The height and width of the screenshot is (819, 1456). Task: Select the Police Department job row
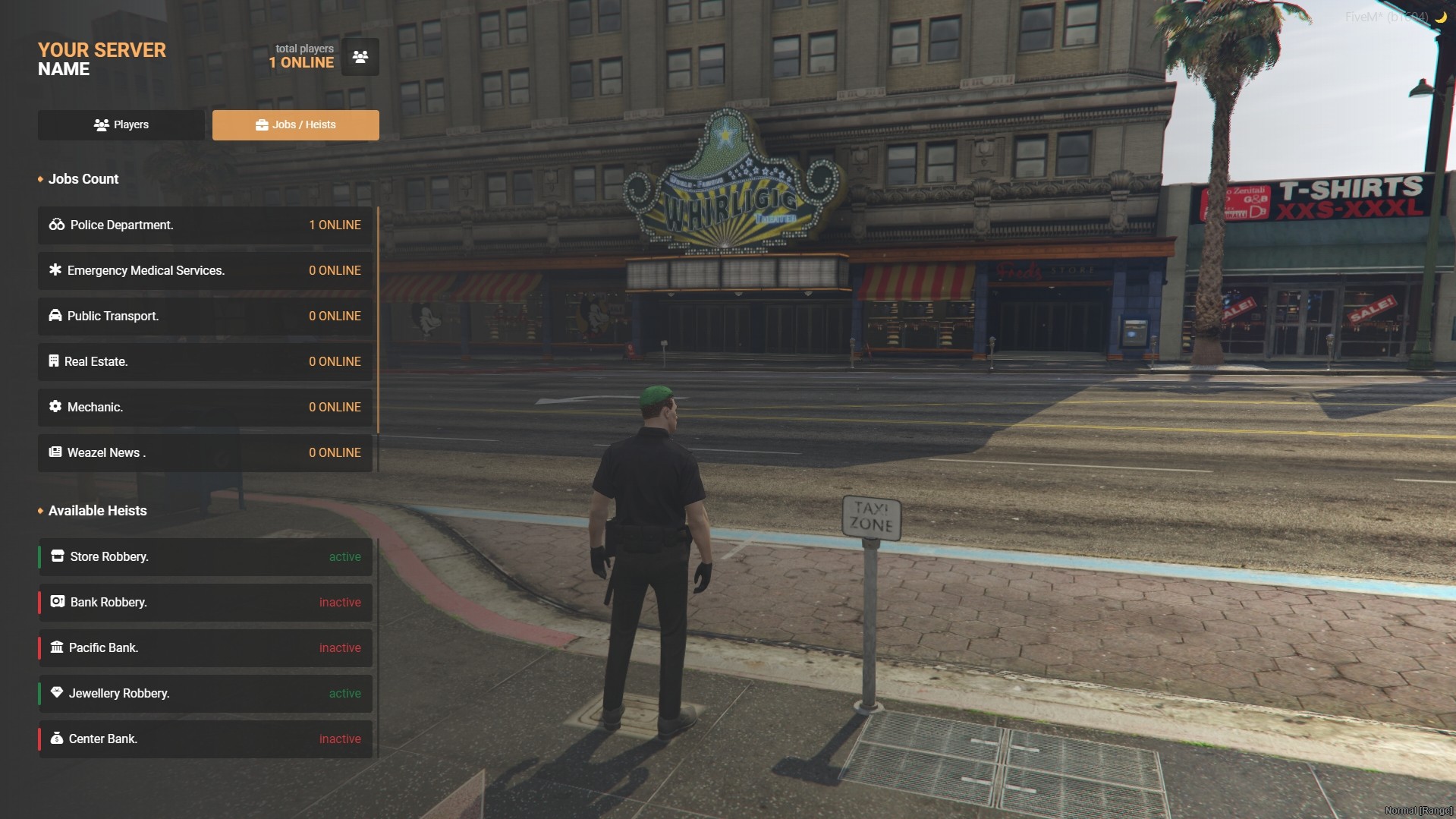coord(205,225)
